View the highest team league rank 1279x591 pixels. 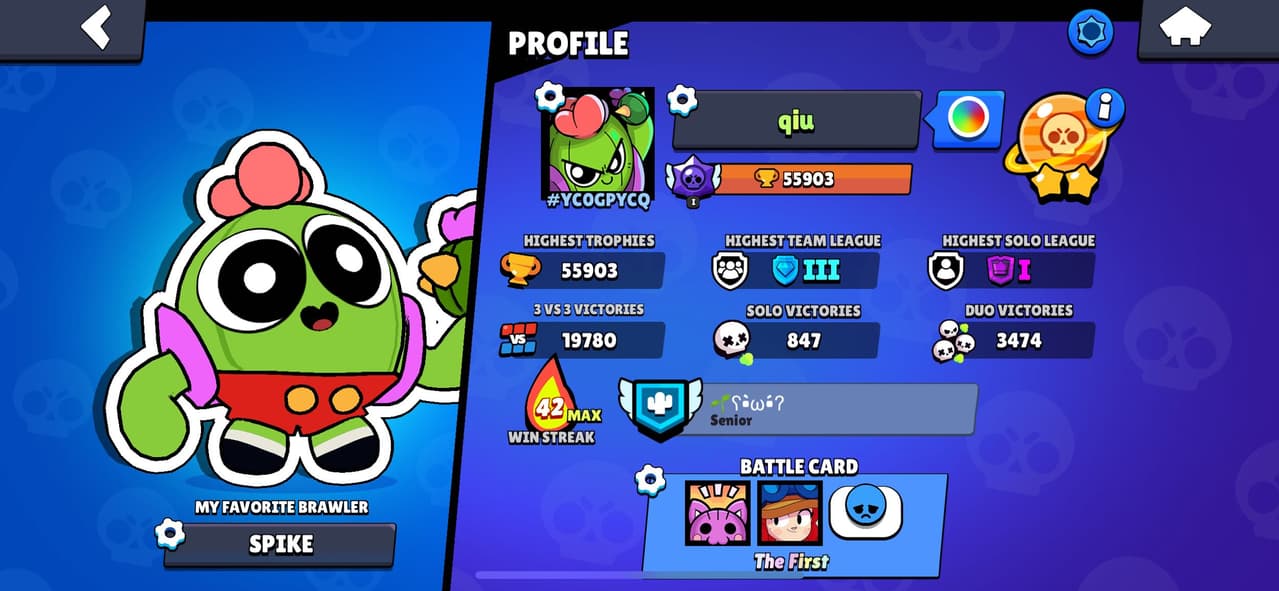(x=803, y=270)
